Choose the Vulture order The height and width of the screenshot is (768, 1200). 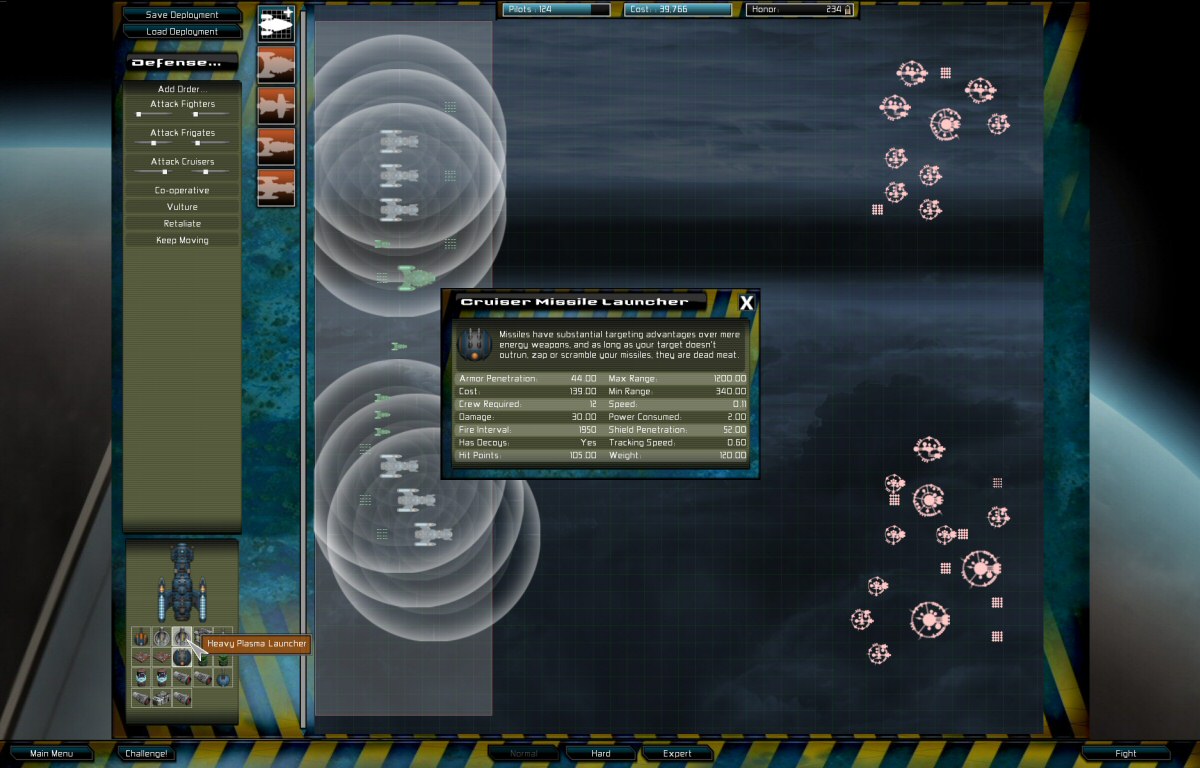coord(182,207)
